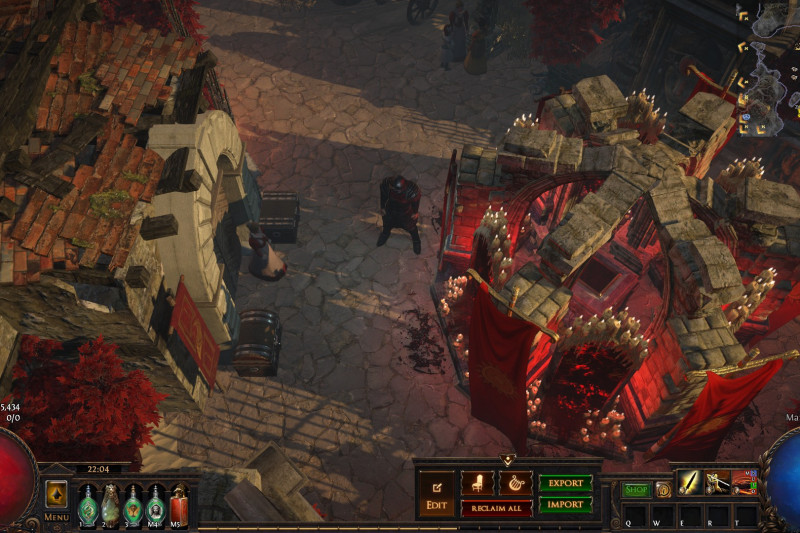
Task: Activate the rightmost red skill icon
Action: (x=743, y=482)
